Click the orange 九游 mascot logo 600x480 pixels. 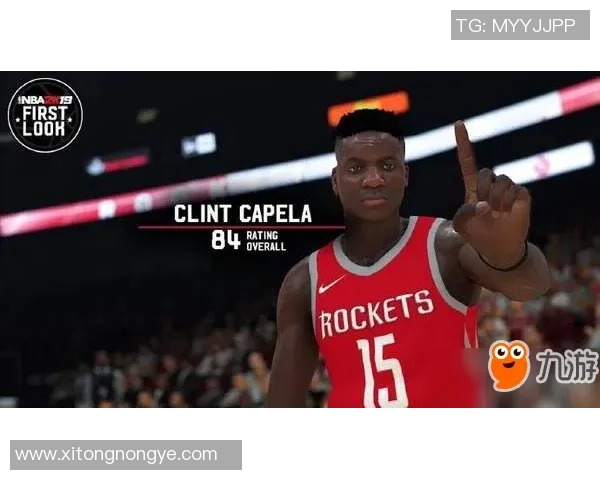pyautogui.click(x=509, y=365)
